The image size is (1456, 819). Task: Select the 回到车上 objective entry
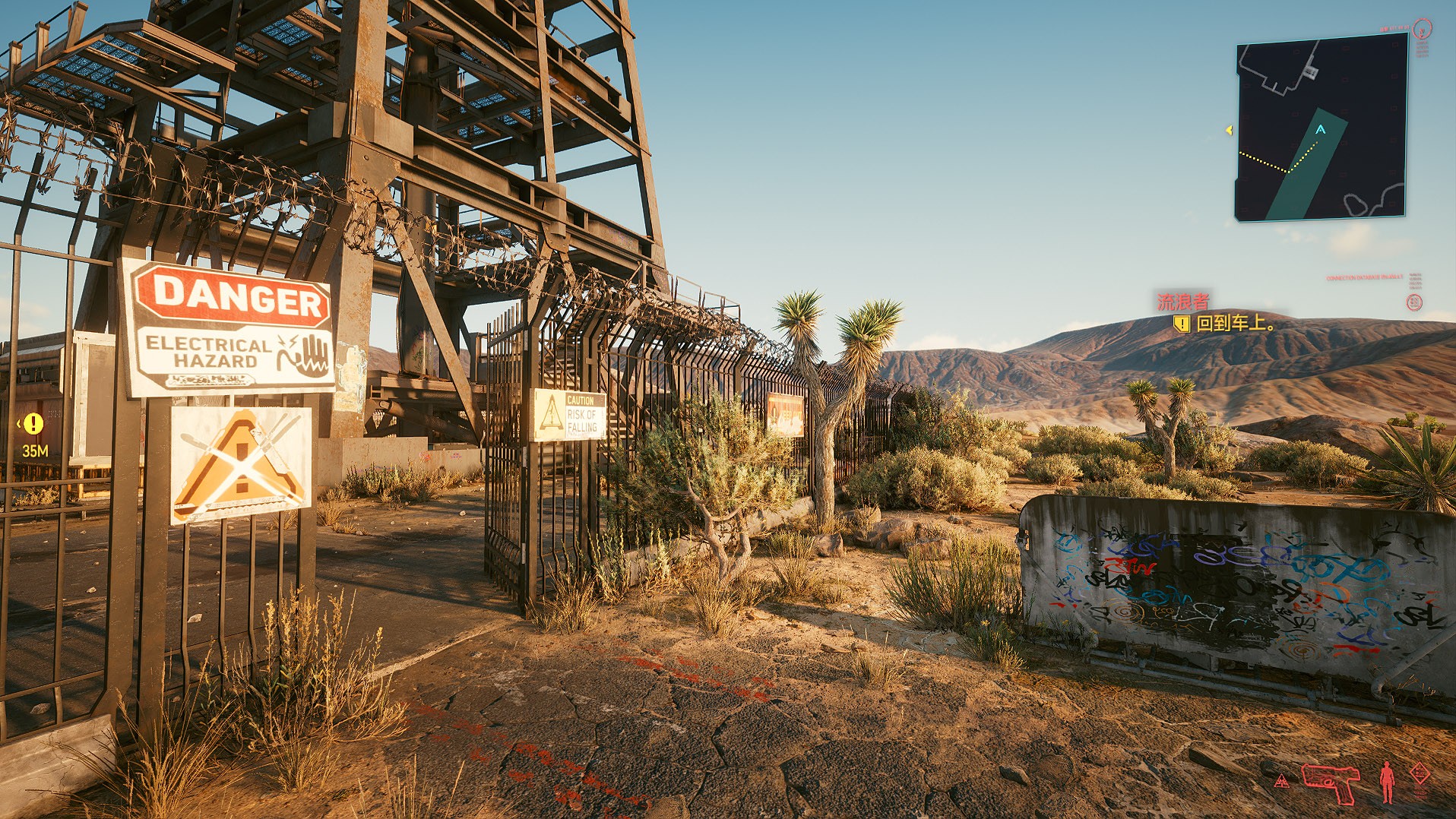[1234, 324]
